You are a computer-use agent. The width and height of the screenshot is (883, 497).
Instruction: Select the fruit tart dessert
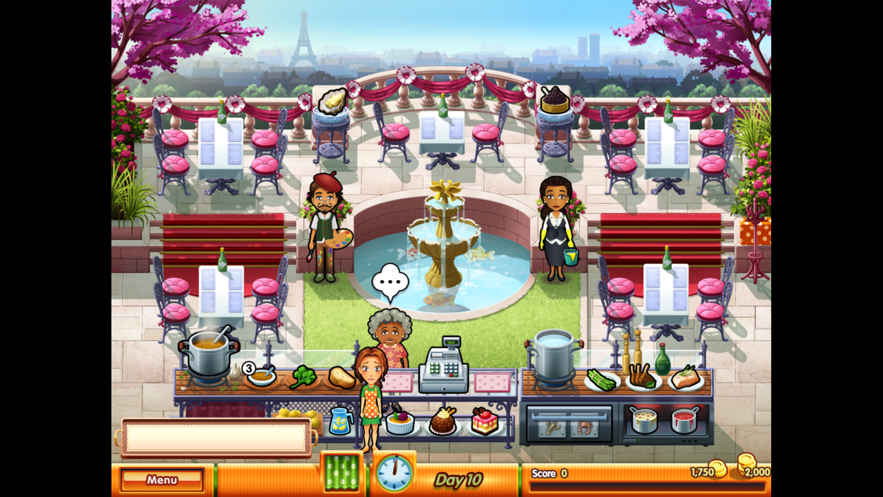tap(401, 421)
